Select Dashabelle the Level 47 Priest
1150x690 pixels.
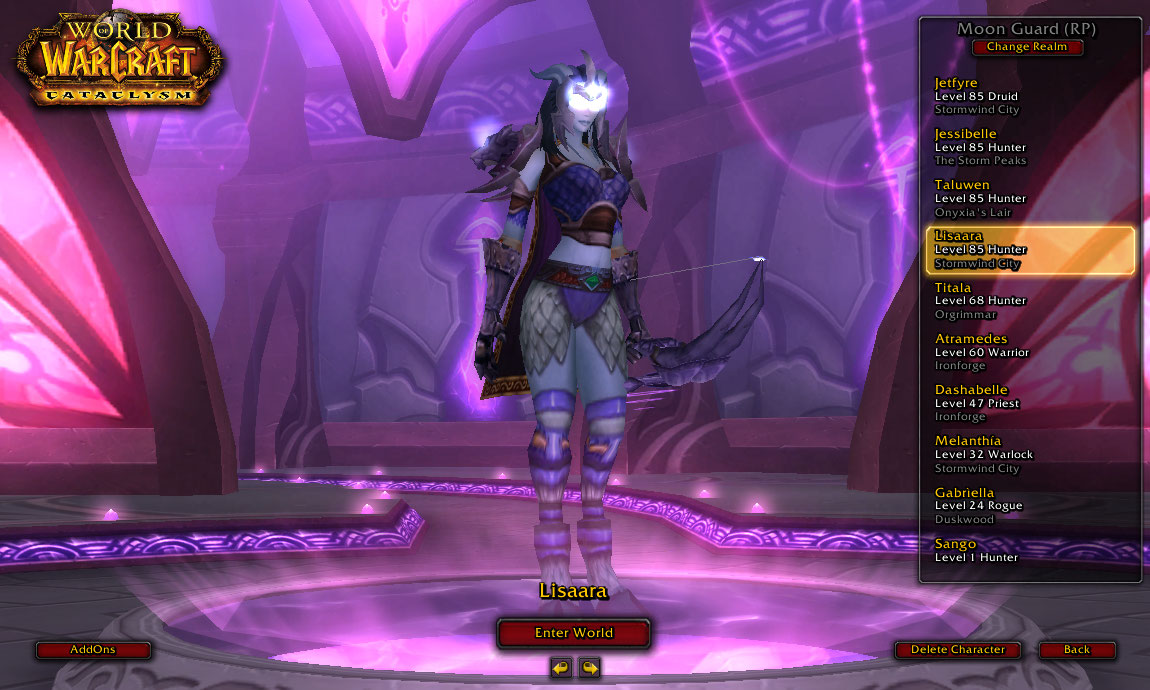click(x=1030, y=403)
